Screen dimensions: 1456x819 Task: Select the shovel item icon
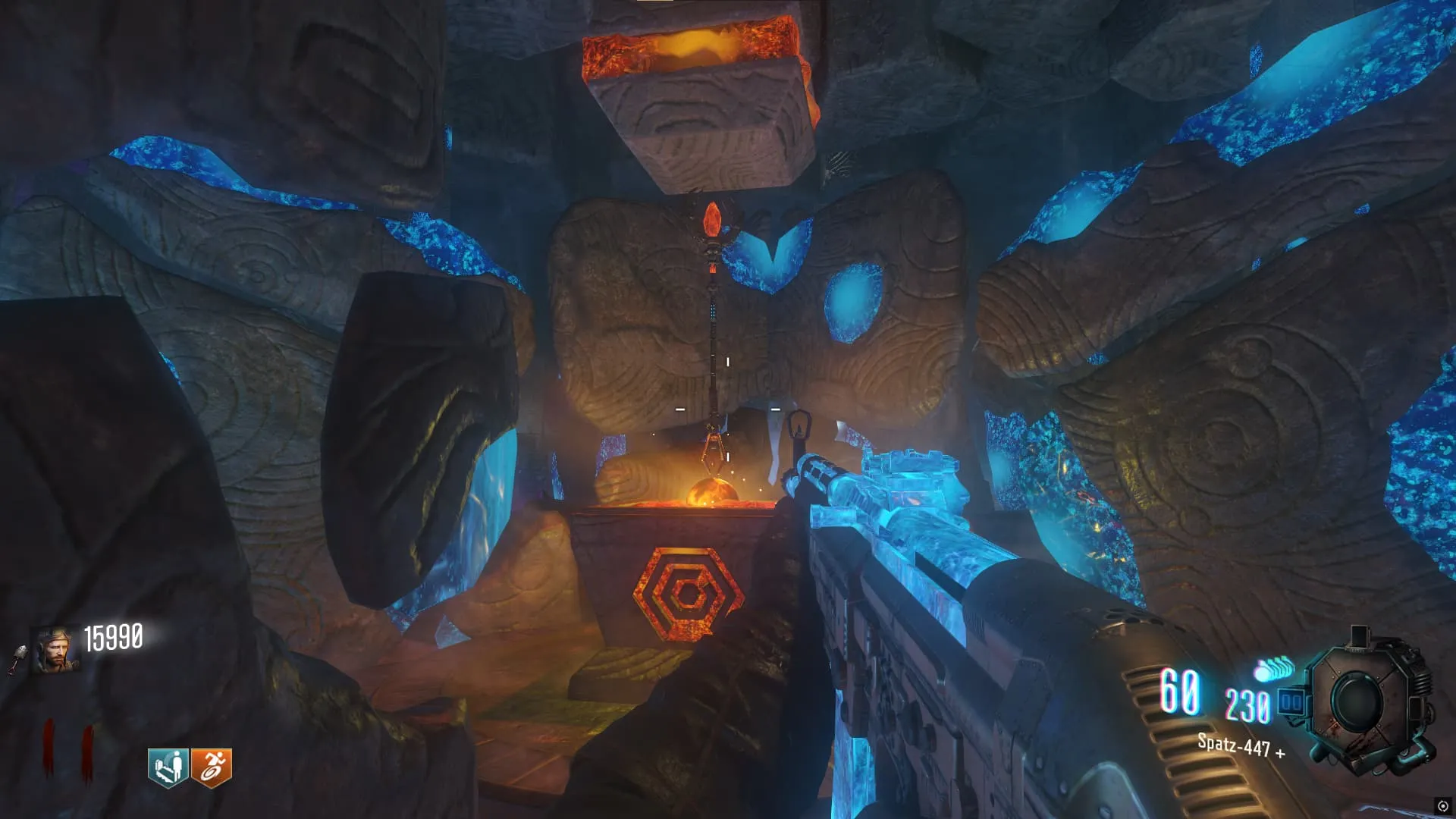coord(17,658)
